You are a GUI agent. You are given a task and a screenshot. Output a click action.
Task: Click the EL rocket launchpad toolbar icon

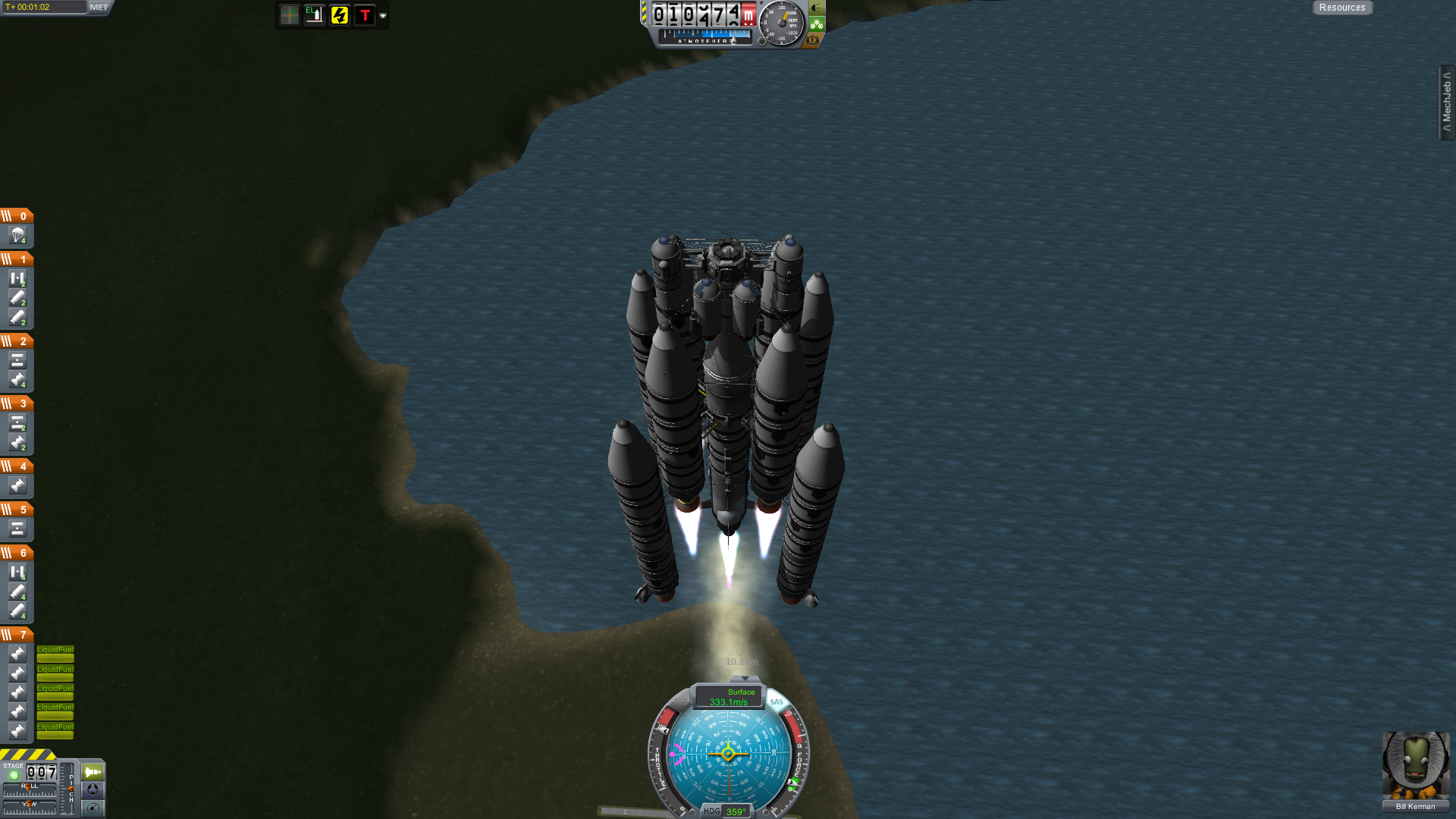(314, 15)
